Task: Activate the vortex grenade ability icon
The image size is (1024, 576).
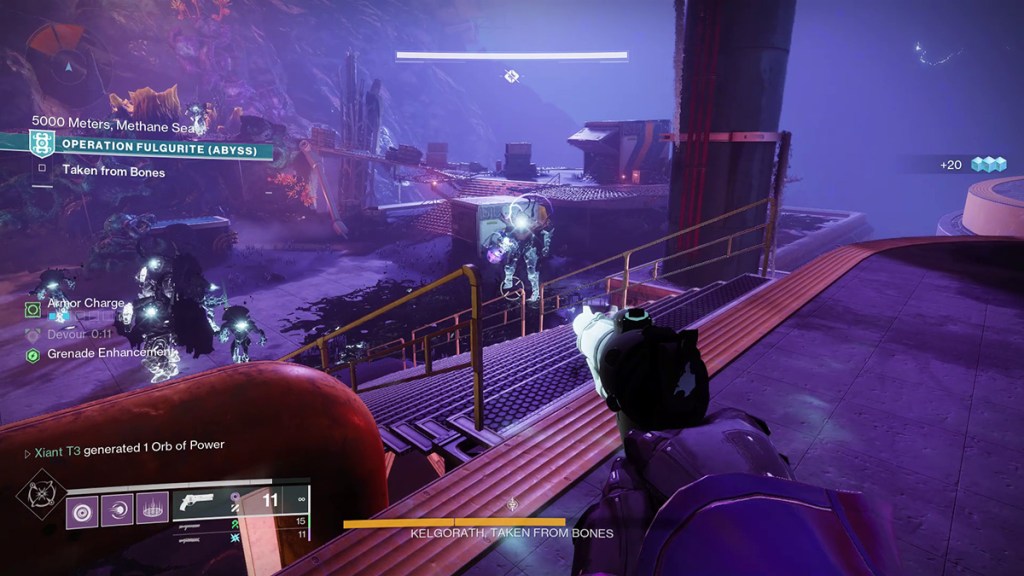Action: pos(82,512)
